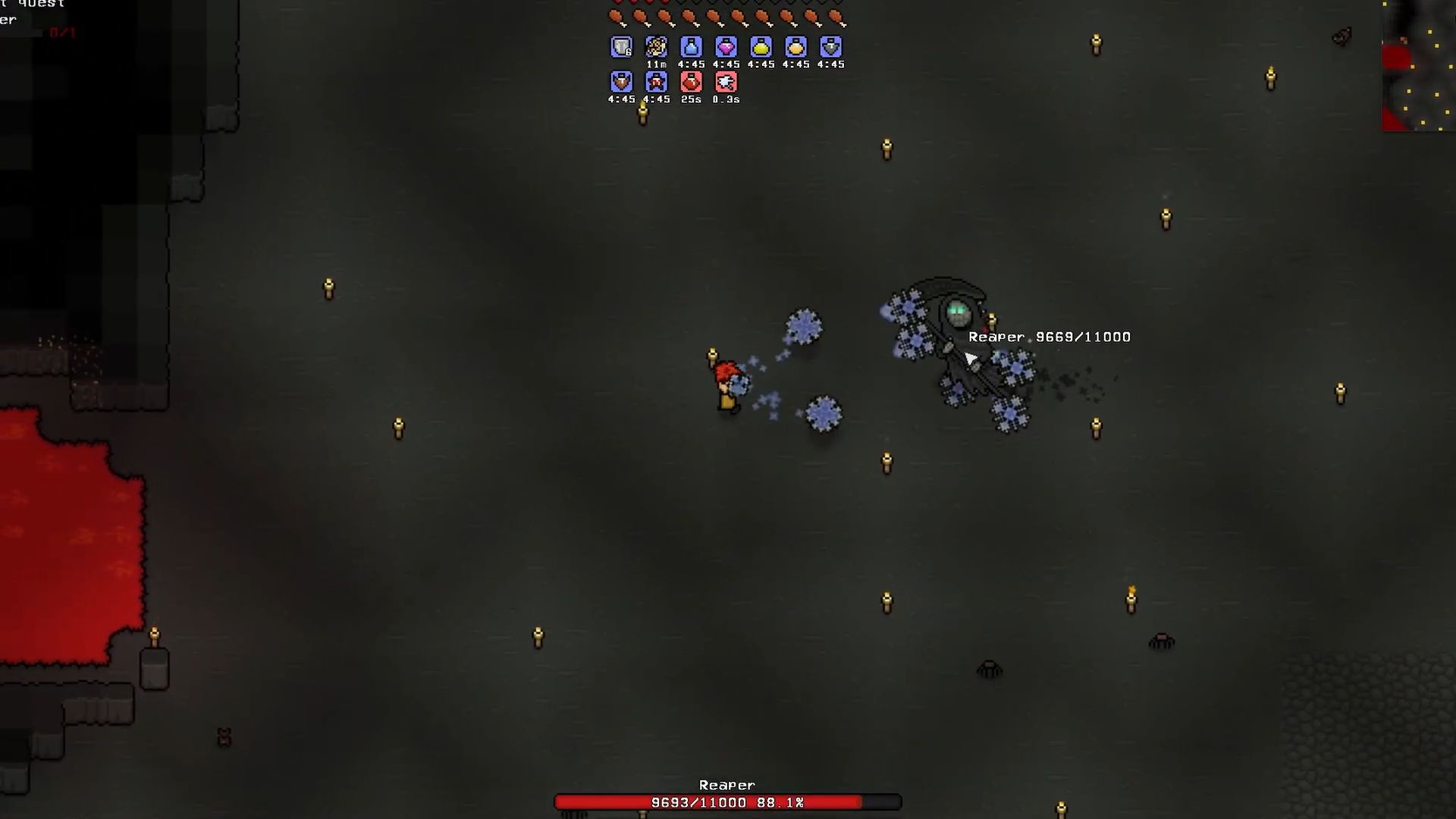Click the blue potion buff icon

pos(690,47)
